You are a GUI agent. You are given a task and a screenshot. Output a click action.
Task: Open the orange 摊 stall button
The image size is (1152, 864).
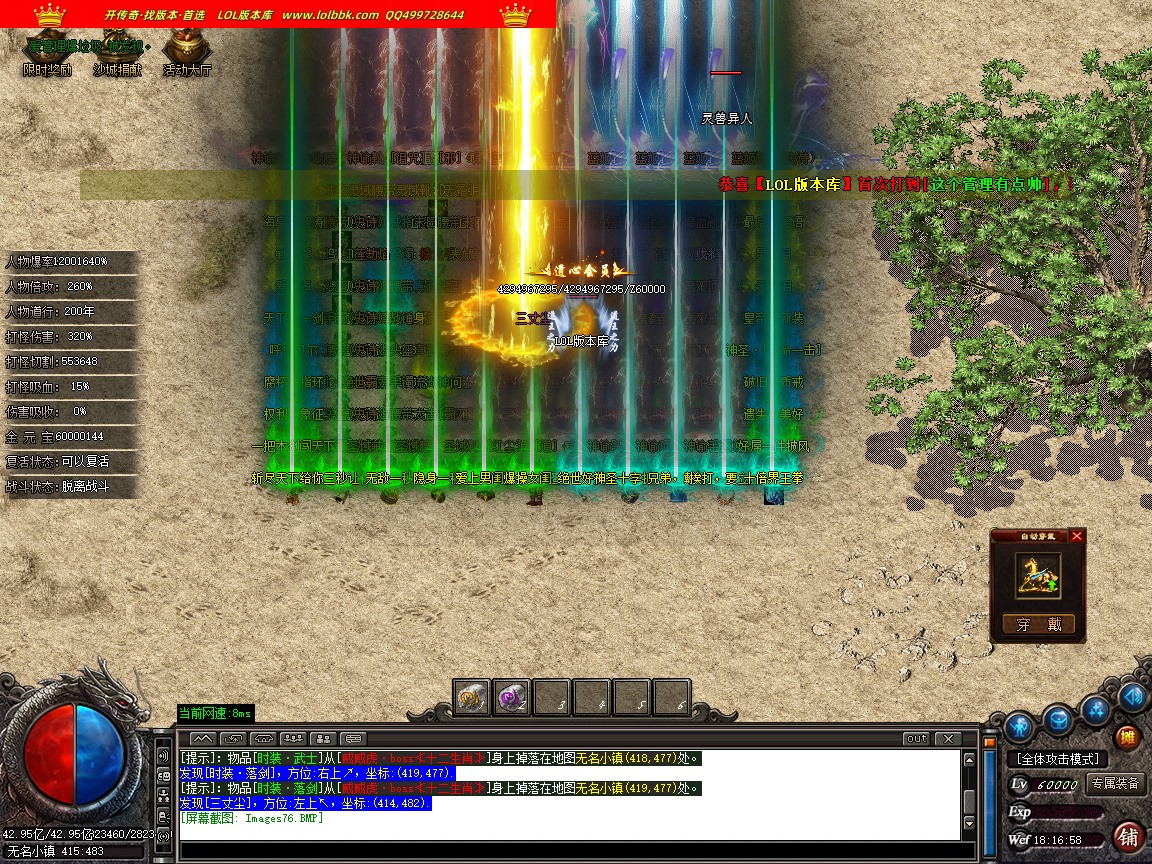(1127, 739)
